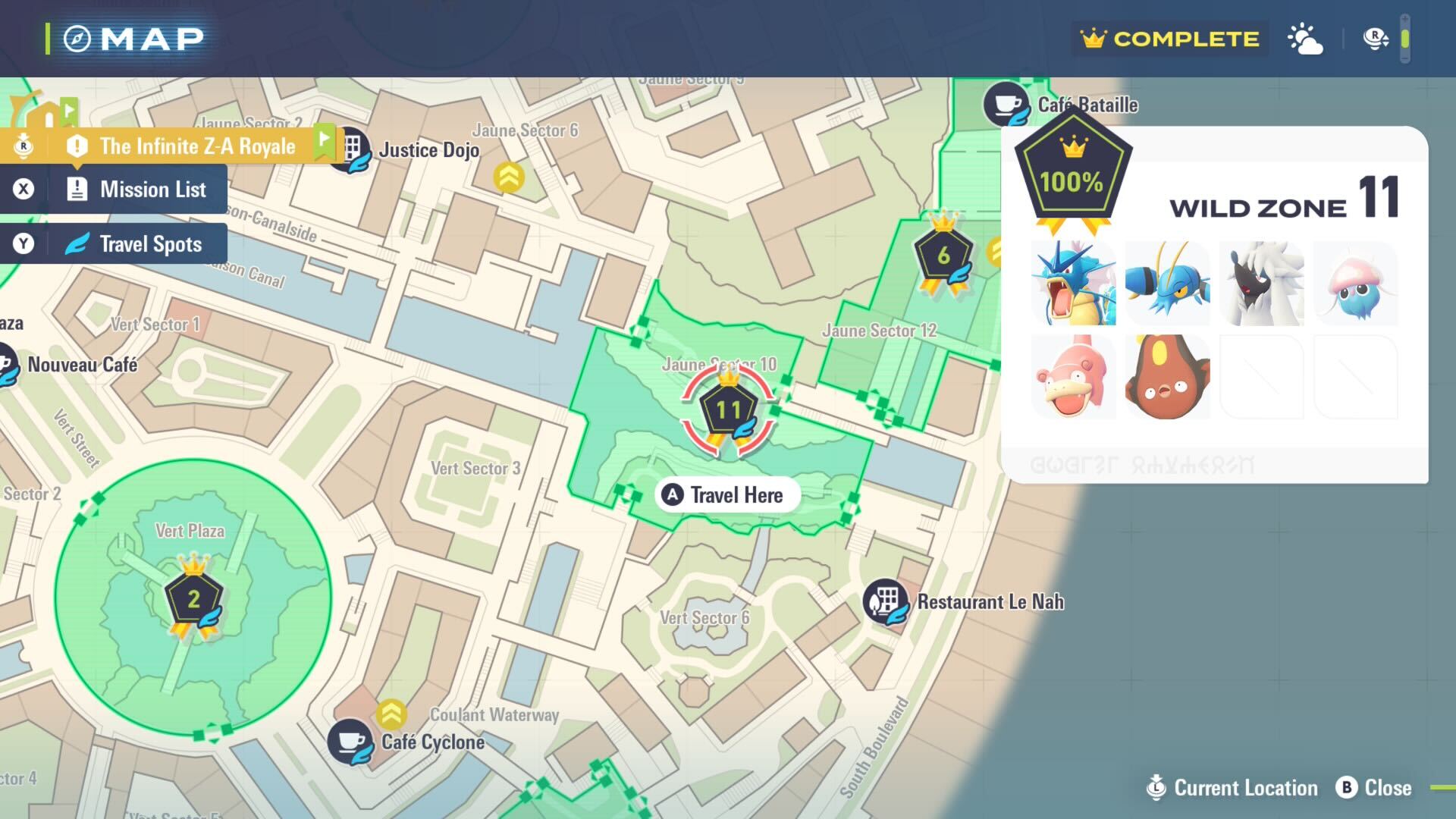Image resolution: width=1456 pixels, height=819 pixels.
Task: Select the Gyarados portrait in Wild Zone panel
Action: click(1074, 284)
